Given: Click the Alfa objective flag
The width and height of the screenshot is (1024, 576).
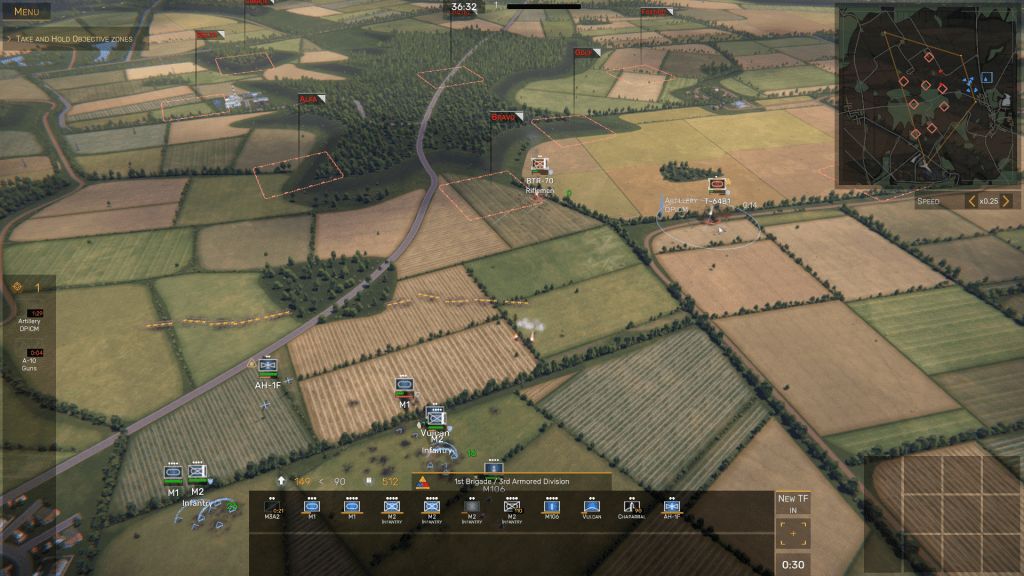Looking at the screenshot, I should (x=311, y=99).
